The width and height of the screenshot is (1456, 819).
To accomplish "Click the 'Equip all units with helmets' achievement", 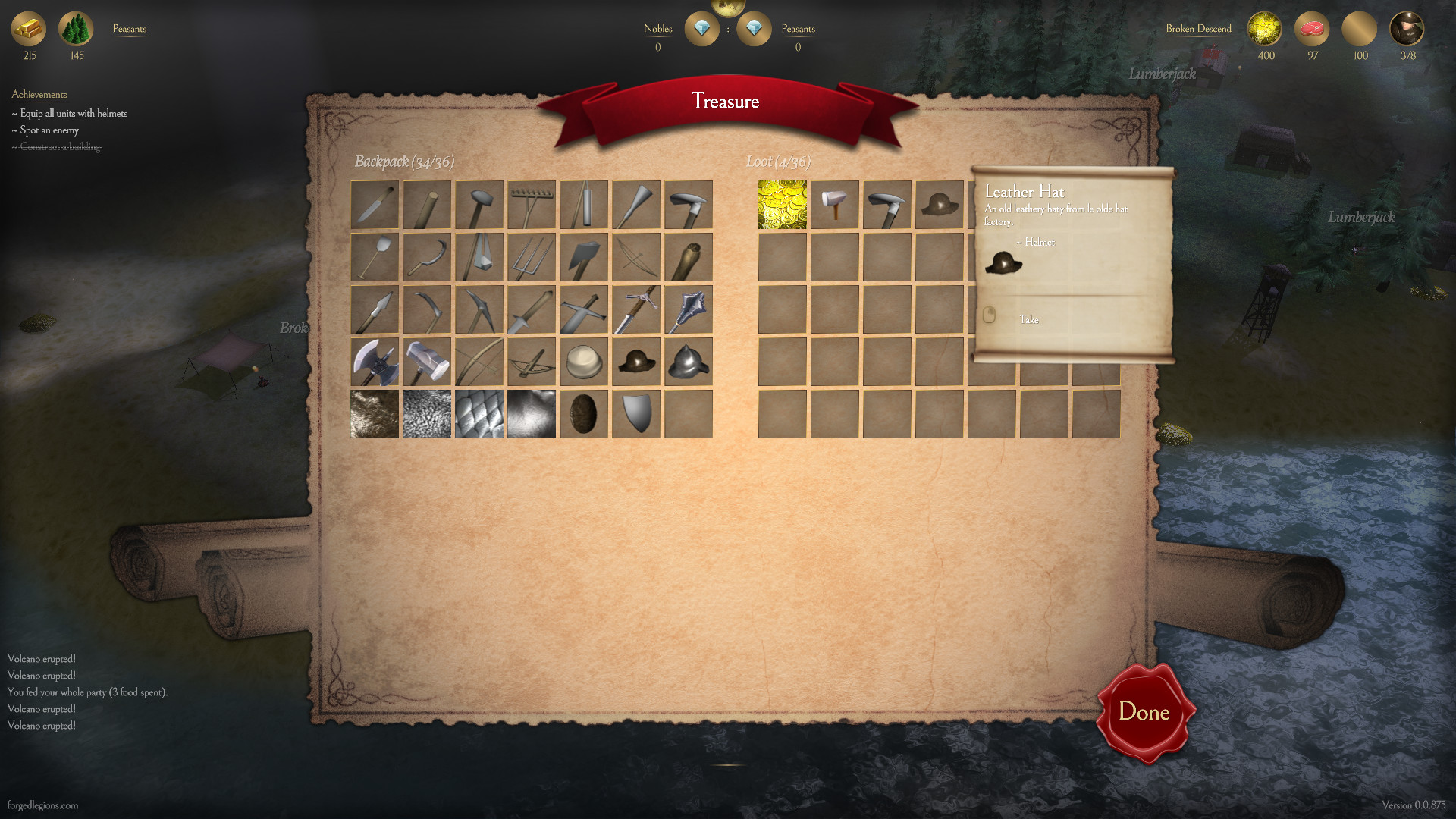I will tap(69, 113).
